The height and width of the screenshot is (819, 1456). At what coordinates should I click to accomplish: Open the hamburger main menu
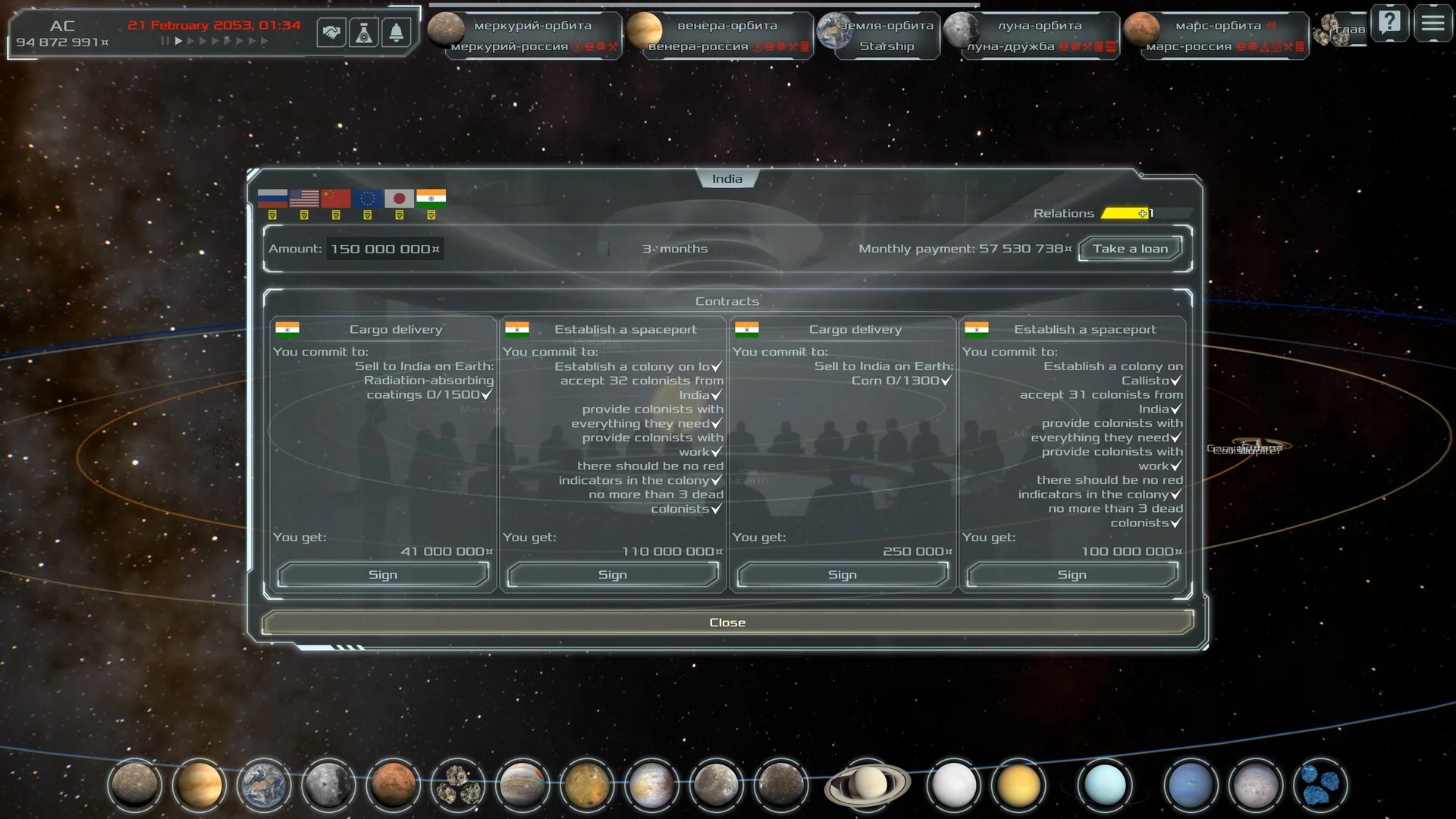coord(1432,23)
